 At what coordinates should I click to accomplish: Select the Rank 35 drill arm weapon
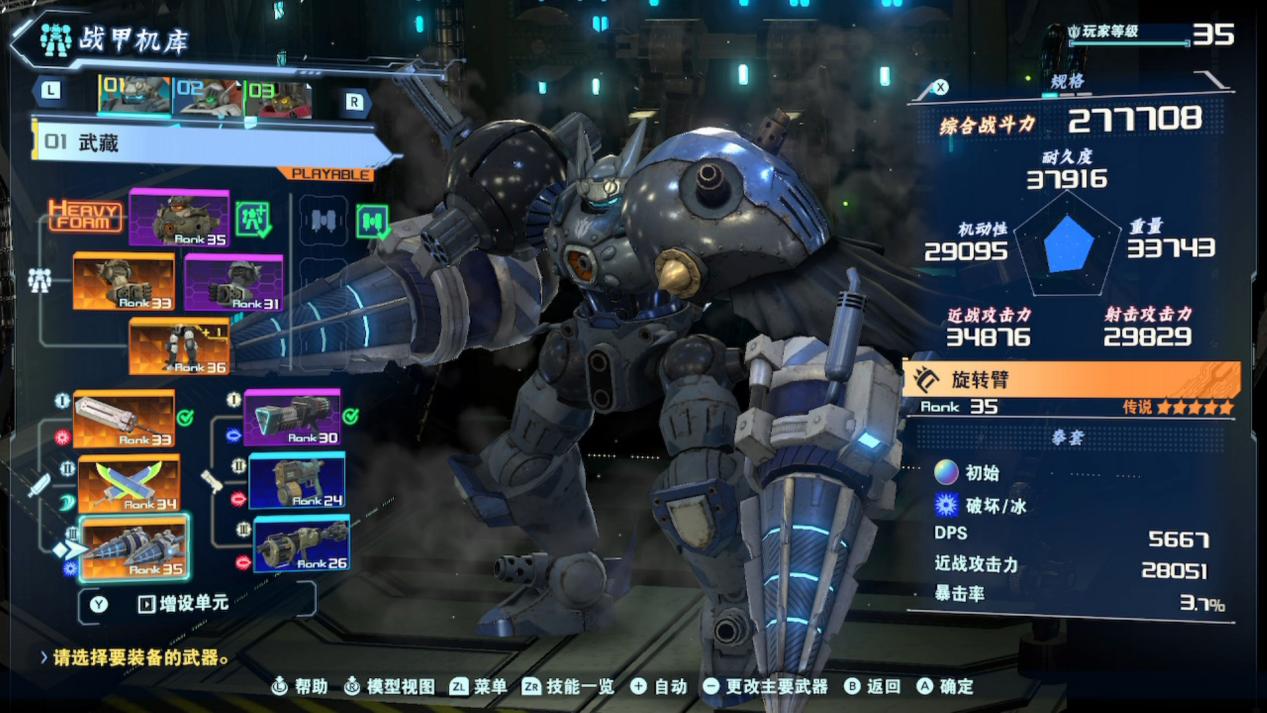[x=134, y=548]
